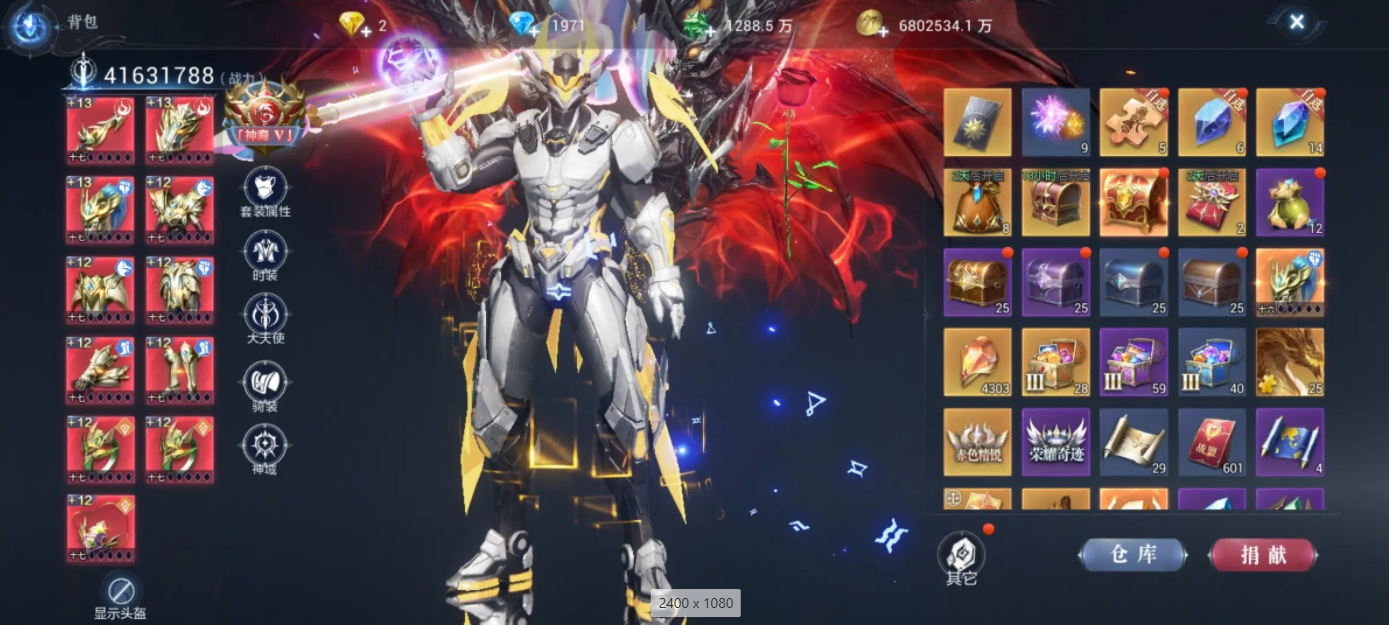Select the green pouch stack of 12
The image size is (1389, 625).
pos(1290,202)
